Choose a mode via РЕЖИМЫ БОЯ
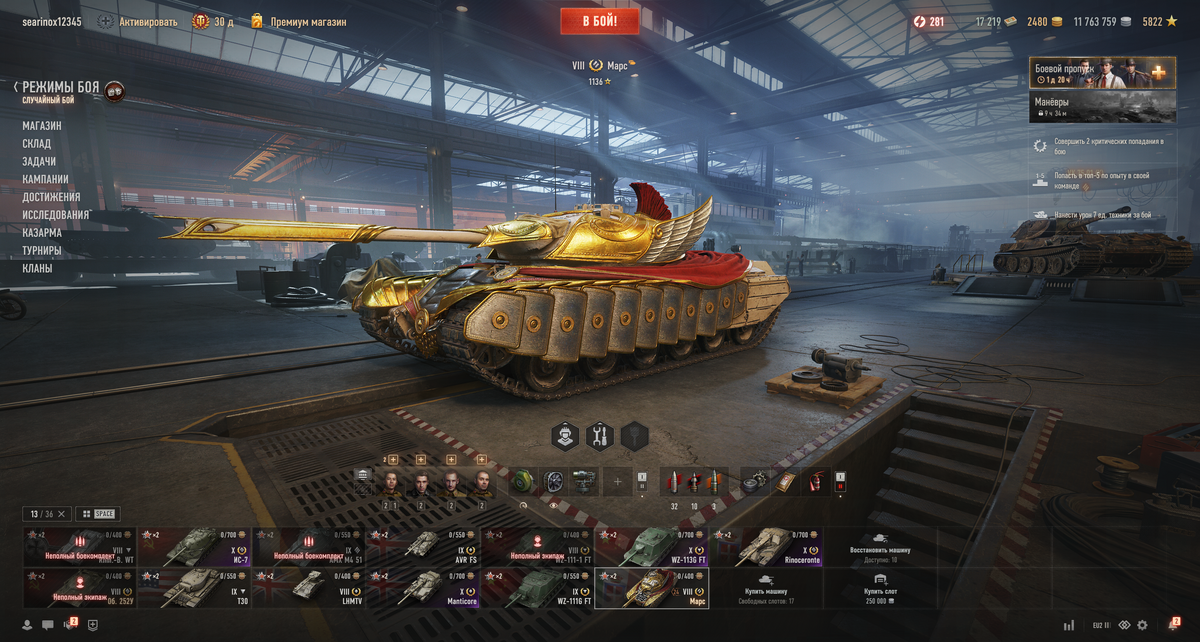Screen dimensions: 1200x642 coord(61,88)
